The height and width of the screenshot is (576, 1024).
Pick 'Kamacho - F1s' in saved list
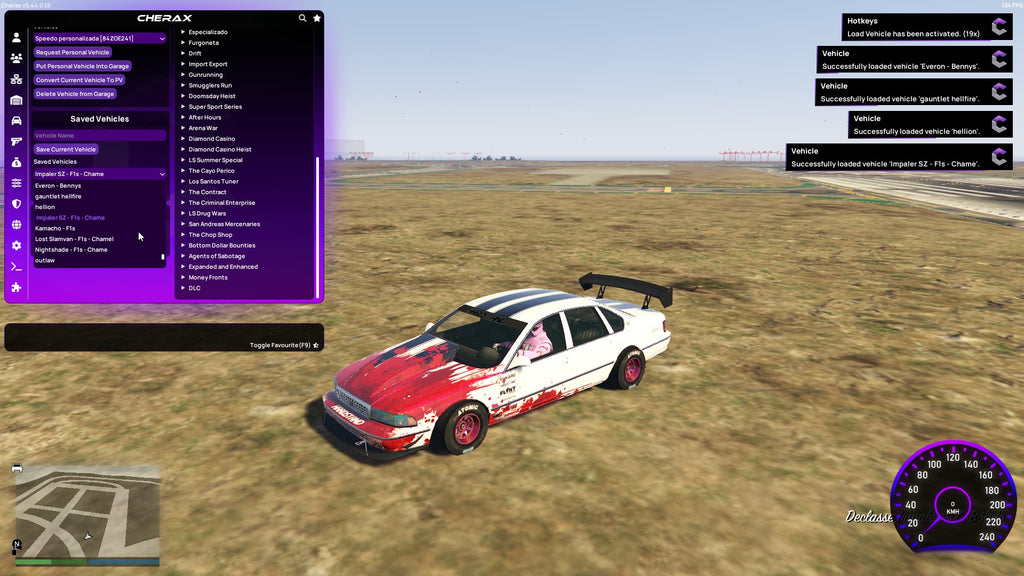pyautogui.click(x=55, y=228)
